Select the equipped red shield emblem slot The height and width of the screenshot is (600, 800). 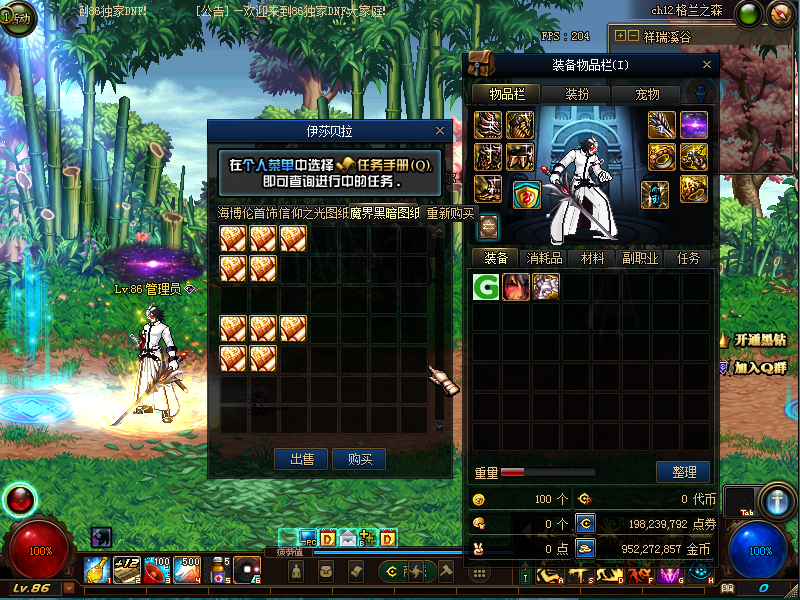527,195
